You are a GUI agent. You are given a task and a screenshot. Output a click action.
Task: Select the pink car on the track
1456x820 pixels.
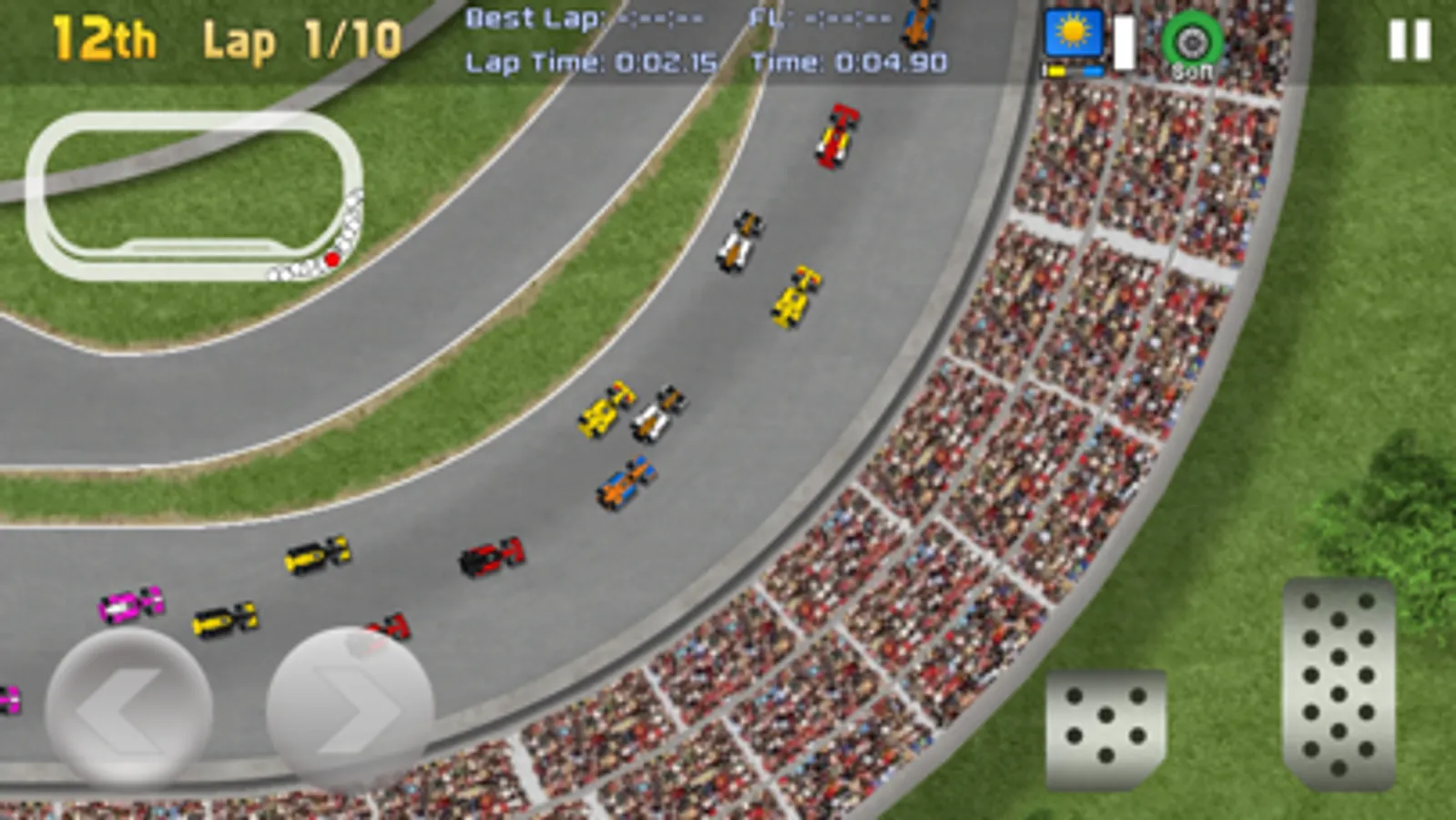click(x=127, y=603)
